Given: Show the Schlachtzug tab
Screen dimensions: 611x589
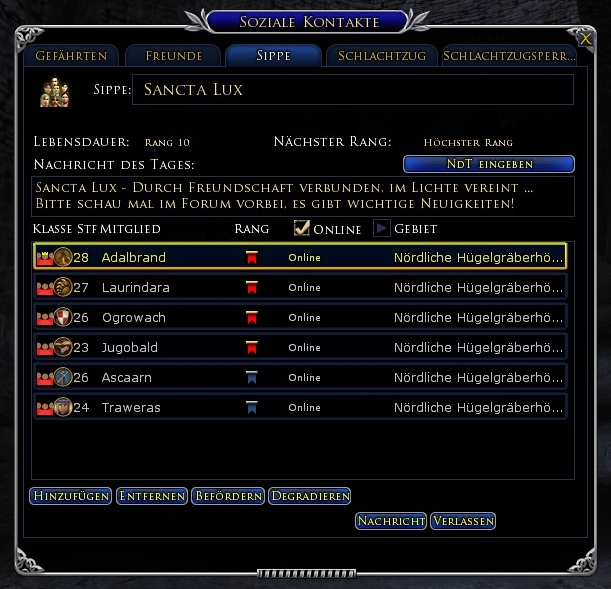Looking at the screenshot, I should click(x=382, y=56).
